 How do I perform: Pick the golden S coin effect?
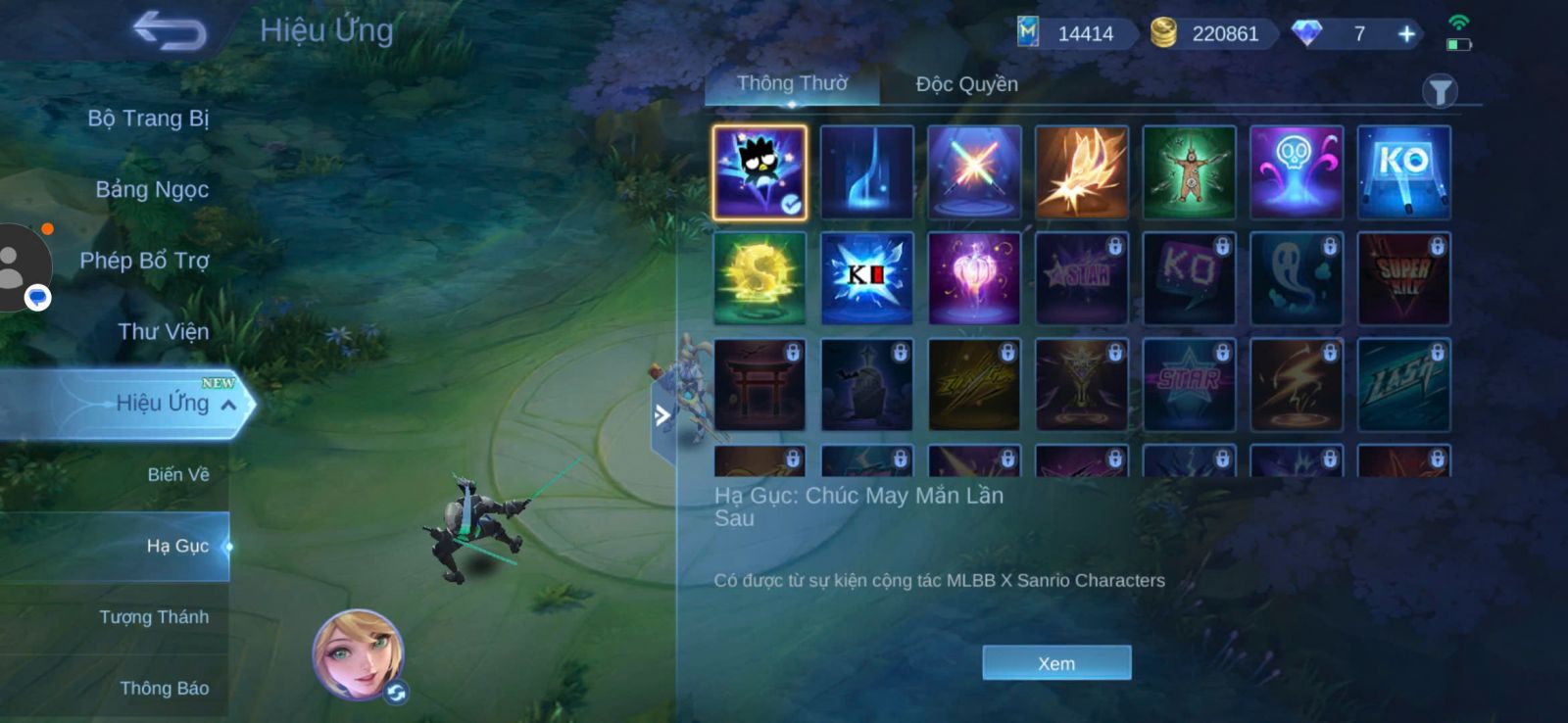click(759, 278)
